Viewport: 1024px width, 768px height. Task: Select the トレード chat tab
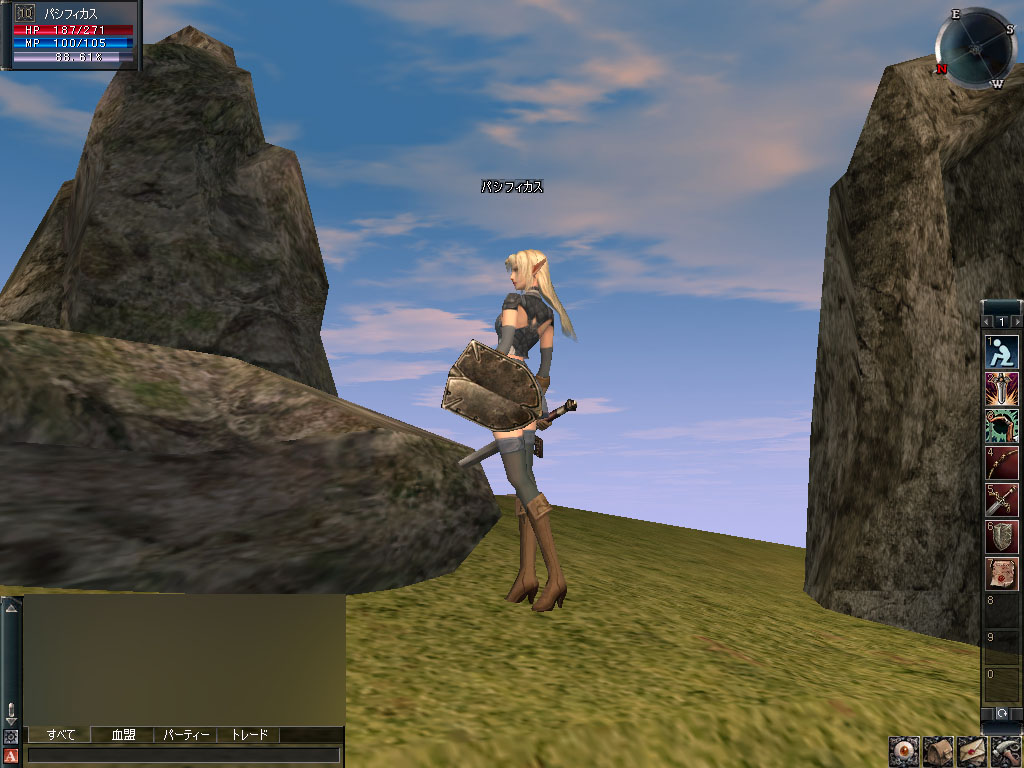(249, 735)
